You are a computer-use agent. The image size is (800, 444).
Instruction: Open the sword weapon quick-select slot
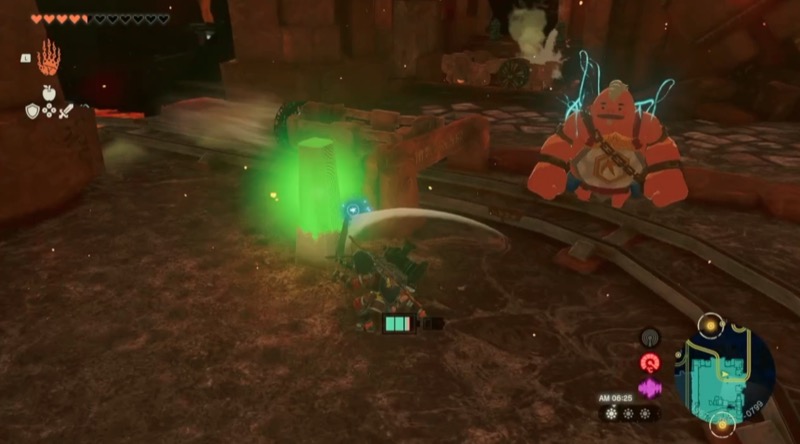(67, 111)
